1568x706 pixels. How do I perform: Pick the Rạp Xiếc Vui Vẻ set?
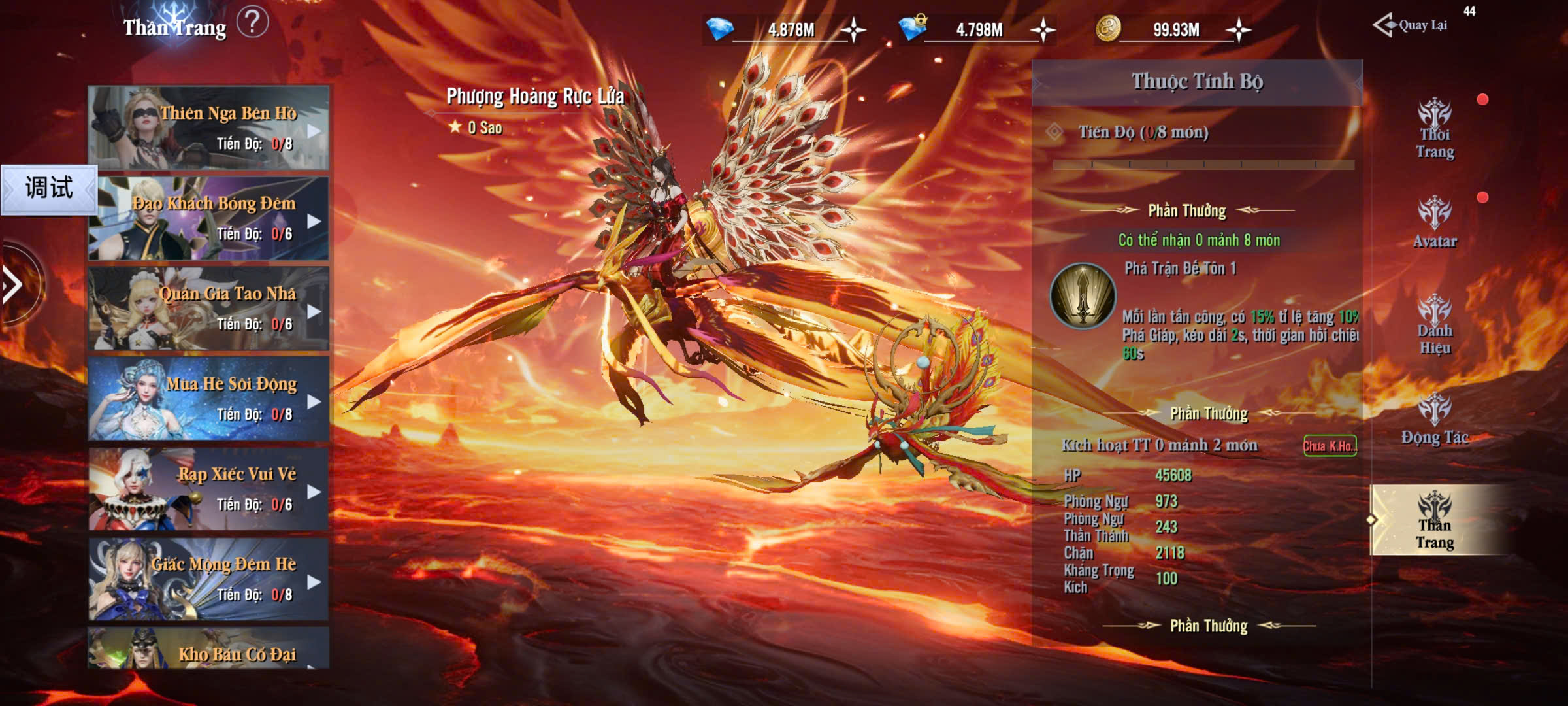[208, 488]
